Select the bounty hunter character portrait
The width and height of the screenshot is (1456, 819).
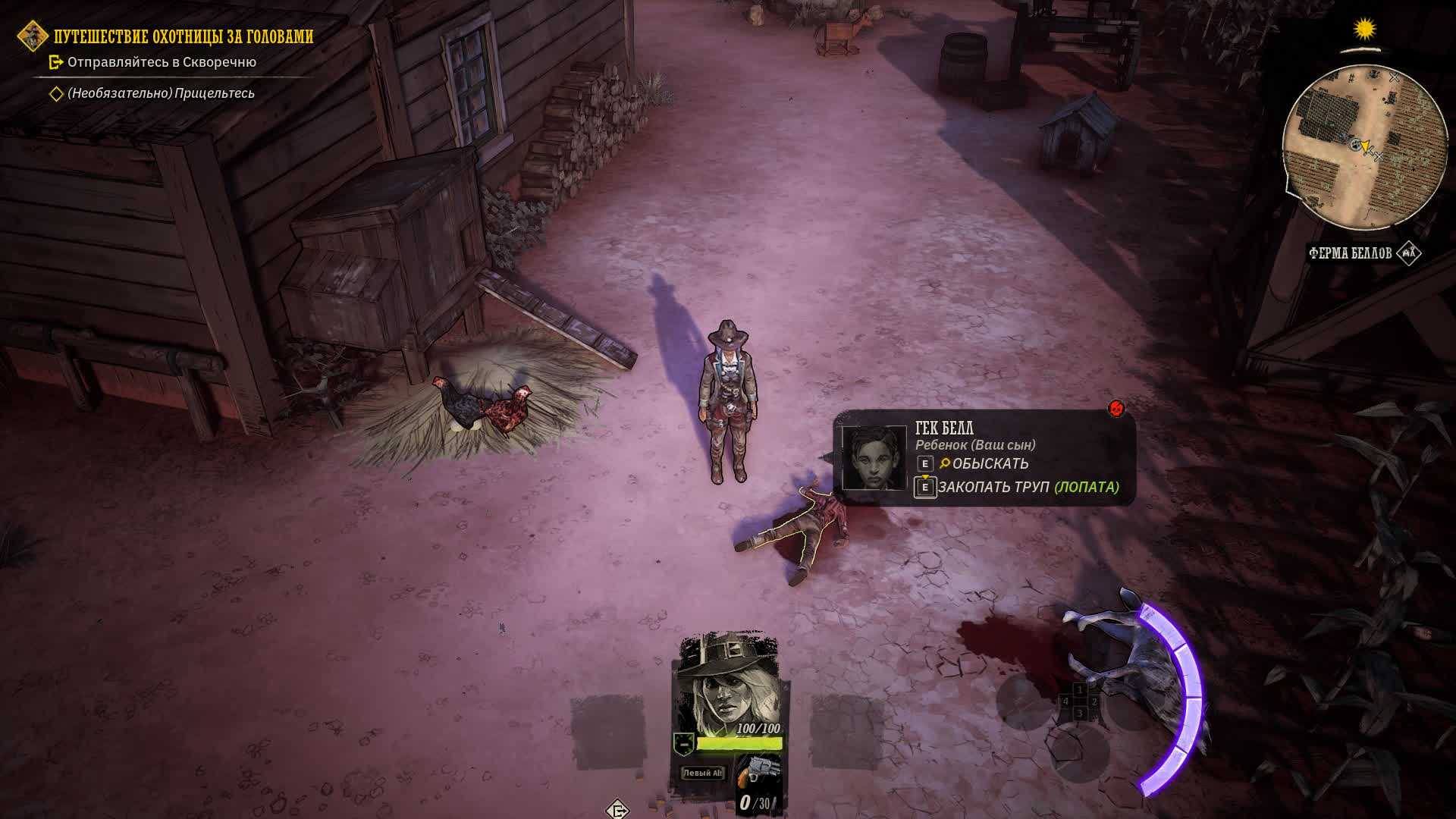pyautogui.click(x=729, y=680)
